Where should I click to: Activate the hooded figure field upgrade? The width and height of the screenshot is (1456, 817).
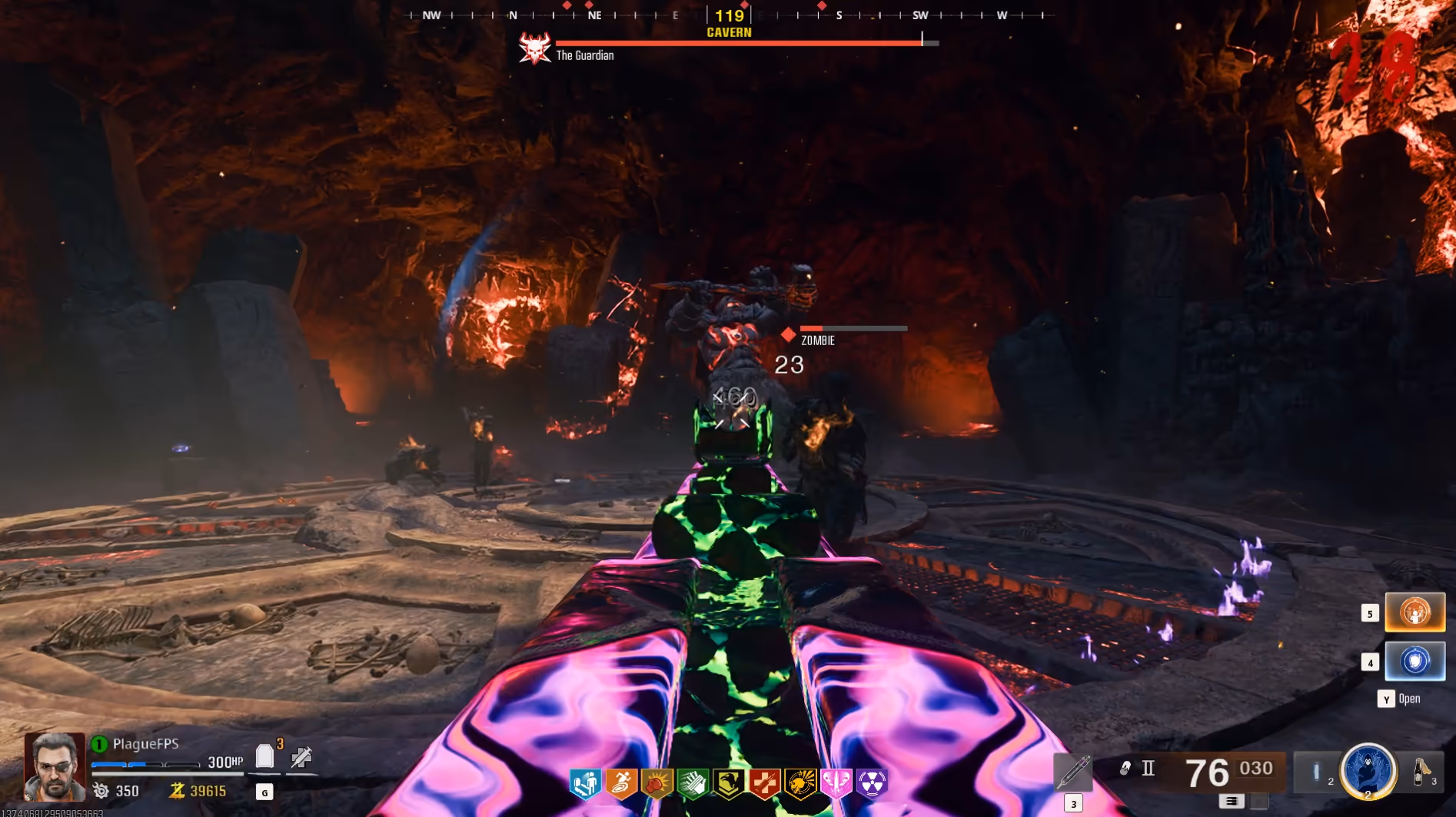(1368, 769)
